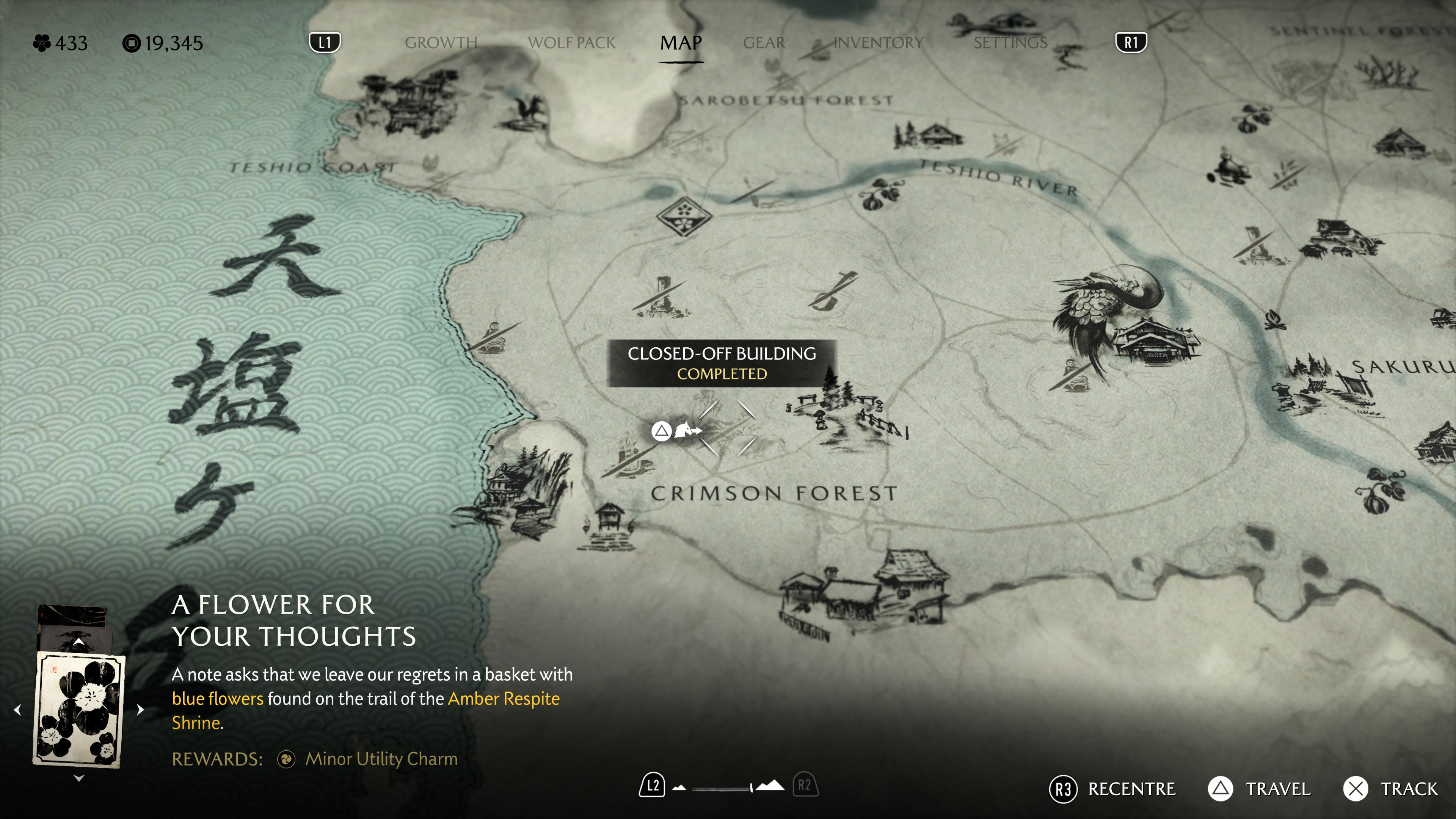The height and width of the screenshot is (819, 1456).
Task: Click the down arrow below the quest card
Action: [79, 778]
